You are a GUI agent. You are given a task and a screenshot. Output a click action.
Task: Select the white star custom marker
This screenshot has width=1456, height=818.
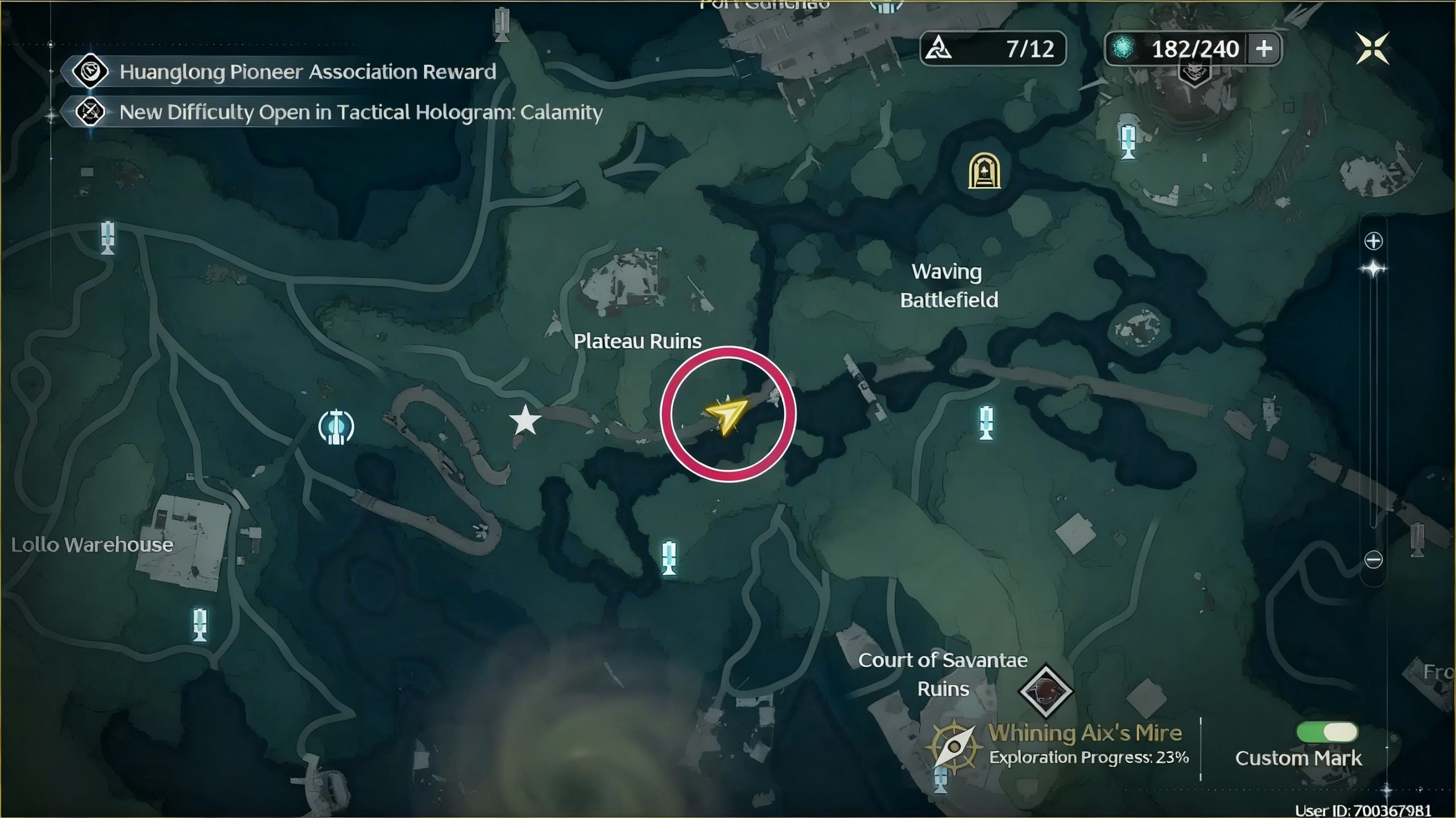pos(524,421)
